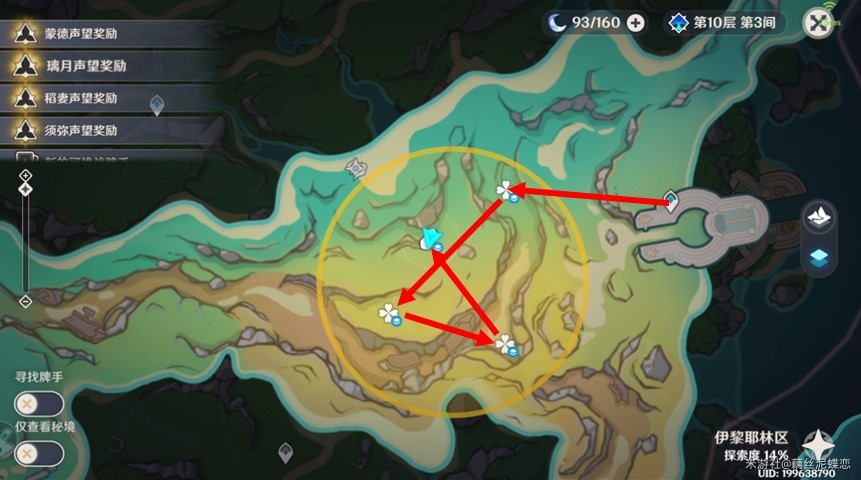861x480 pixels.
Task: Switch to the underground layer view
Action: [x=819, y=257]
